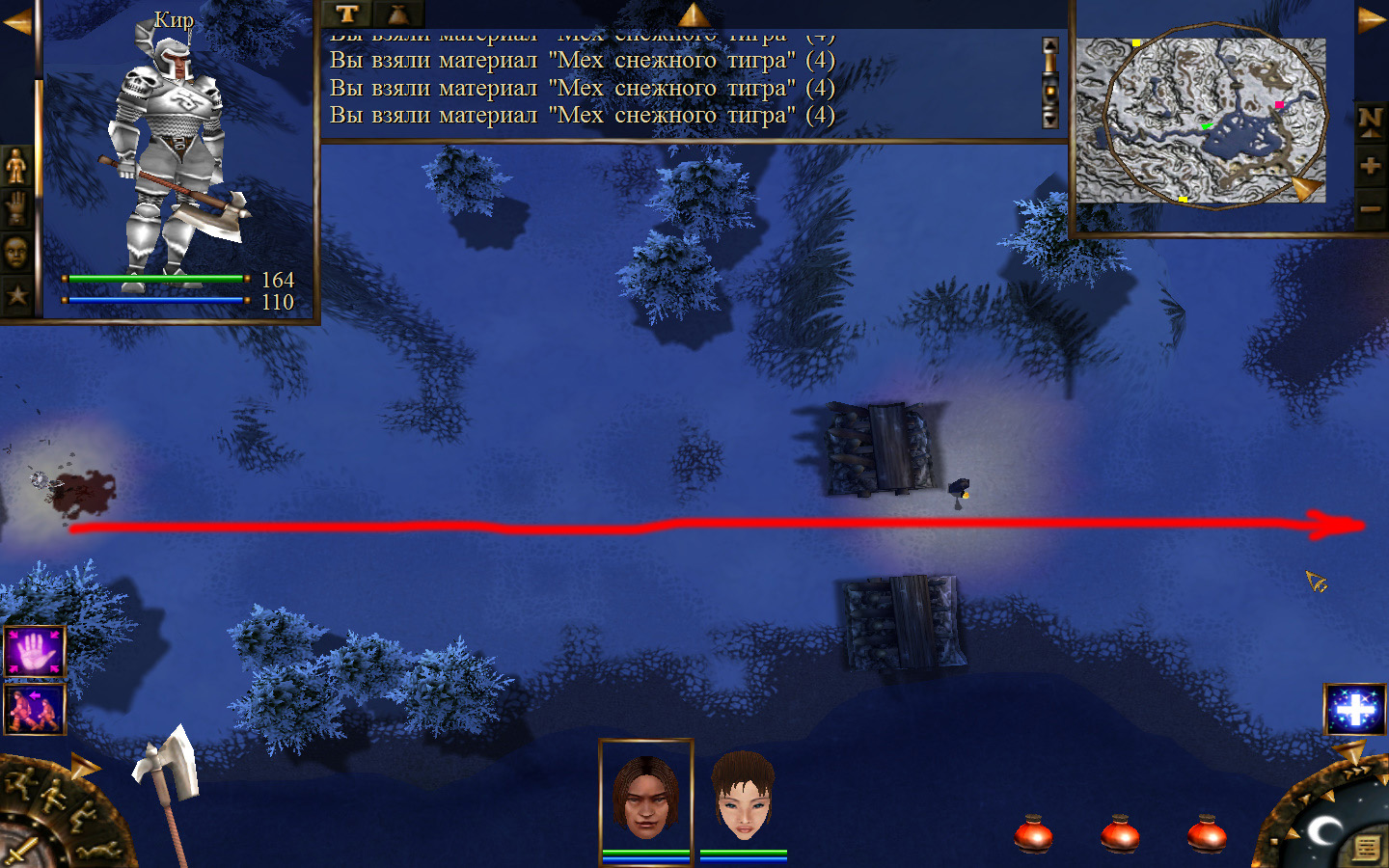This screenshot has width=1389, height=868.
Task: Click the hand icon on the character panel
Action: [x=16, y=209]
